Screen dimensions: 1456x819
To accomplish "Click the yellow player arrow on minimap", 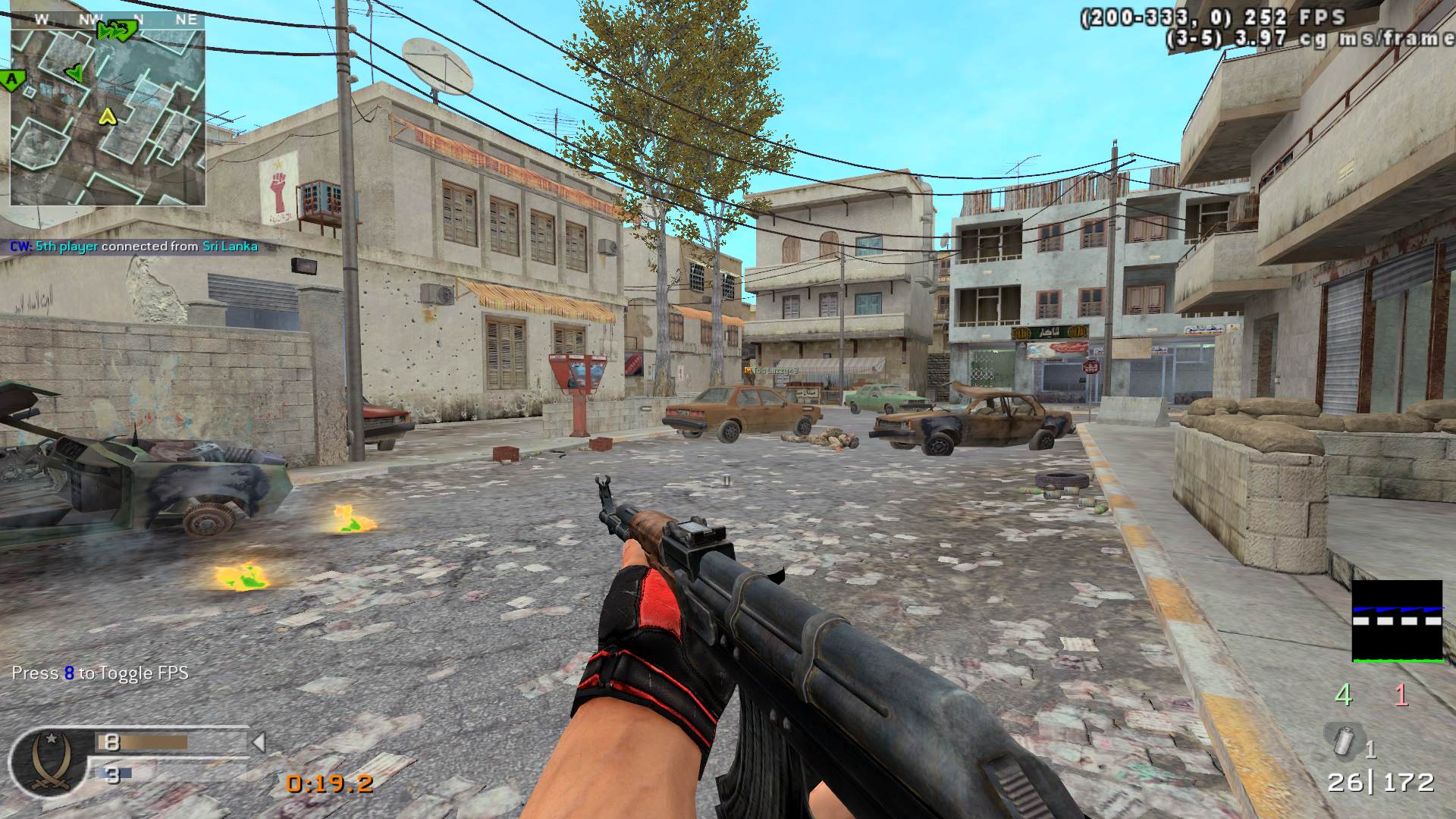I will [108, 116].
